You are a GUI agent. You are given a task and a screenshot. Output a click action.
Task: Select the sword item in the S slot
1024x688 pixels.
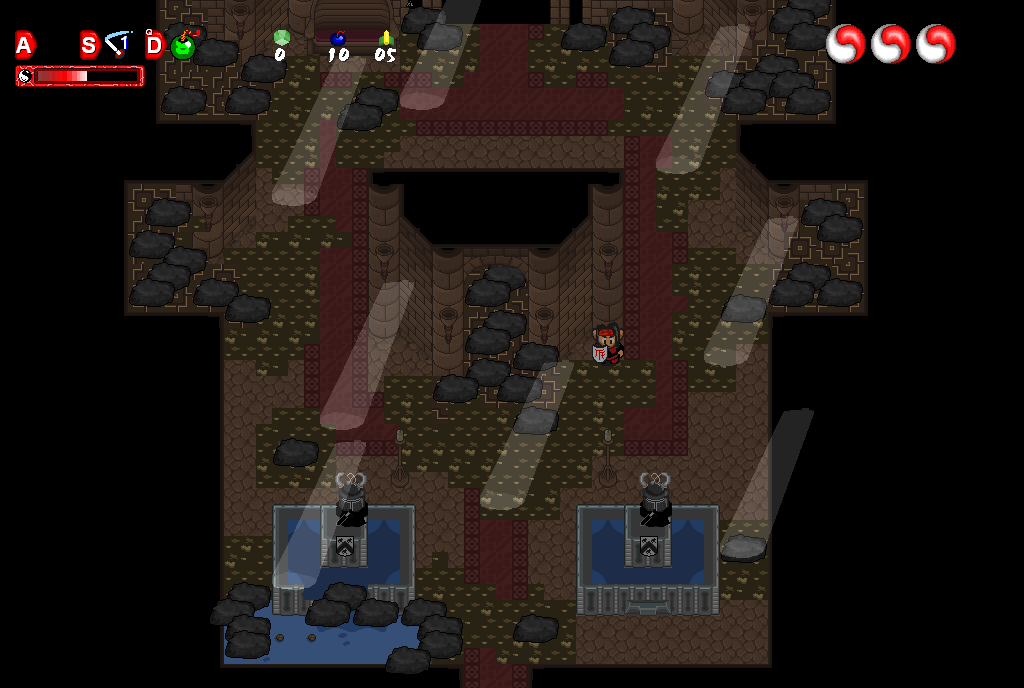[x=119, y=44]
